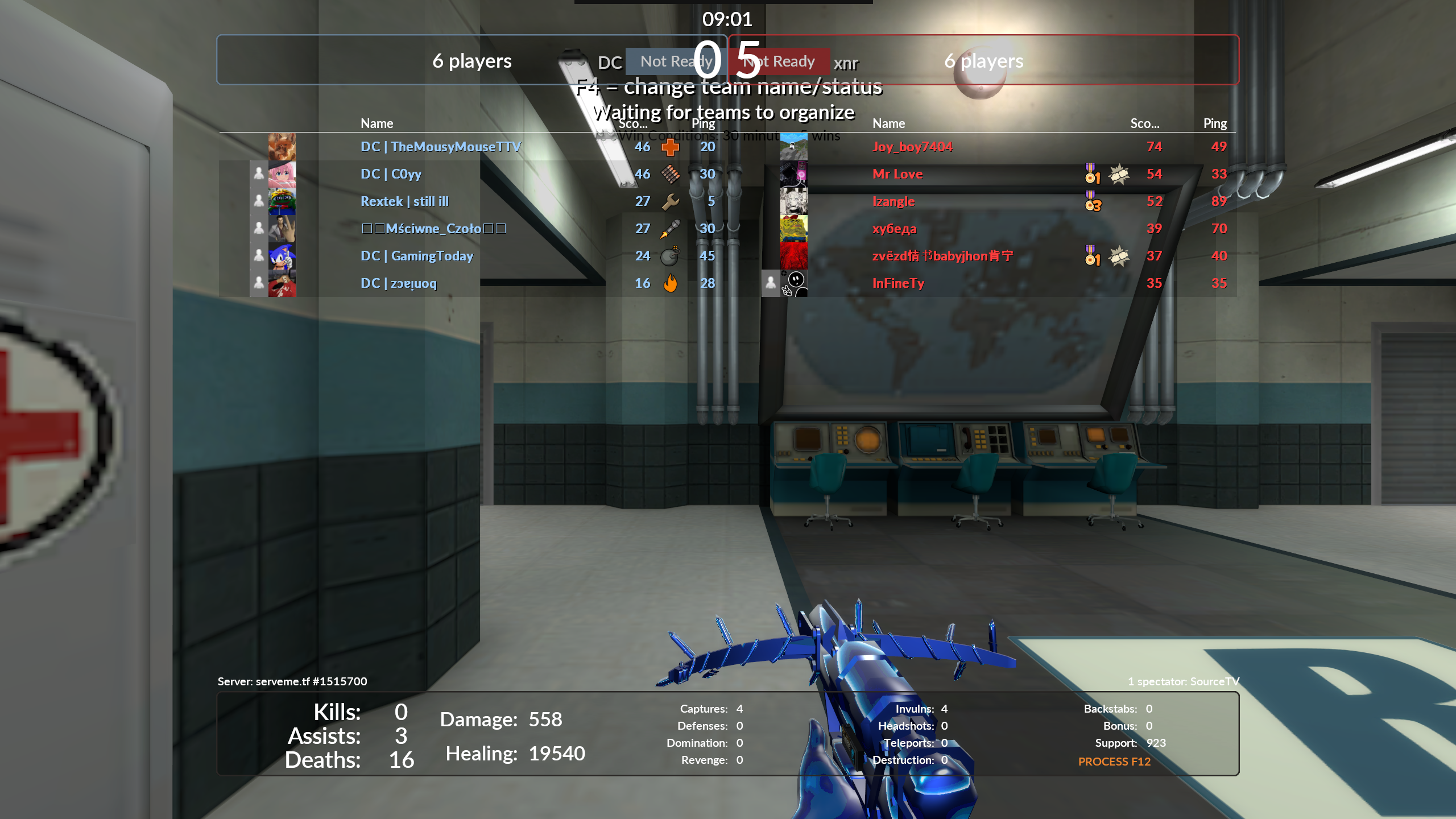Viewport: 1456px width, 819px height.
Task: Click Joy_boy7404 on the red team
Action: pos(912,147)
